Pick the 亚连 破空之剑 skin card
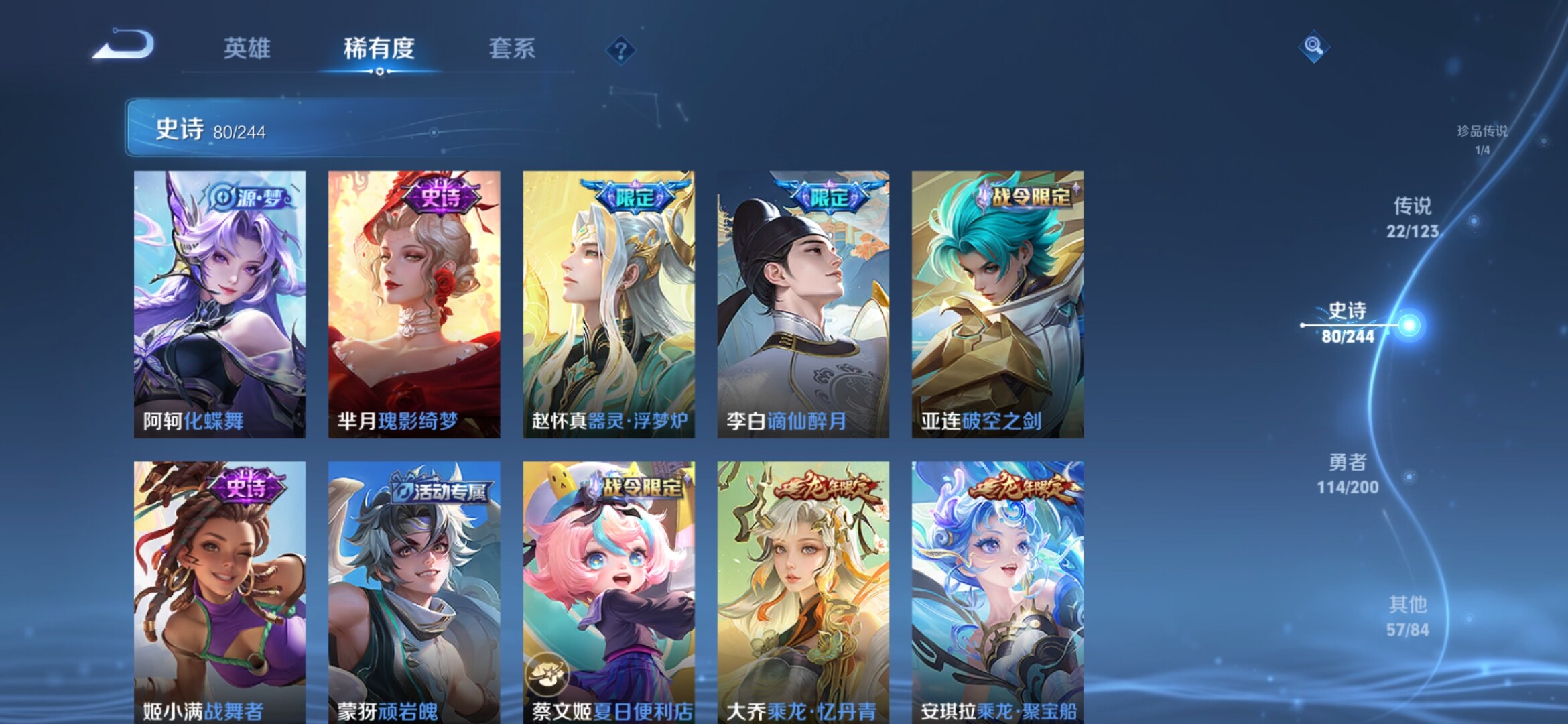 997,304
